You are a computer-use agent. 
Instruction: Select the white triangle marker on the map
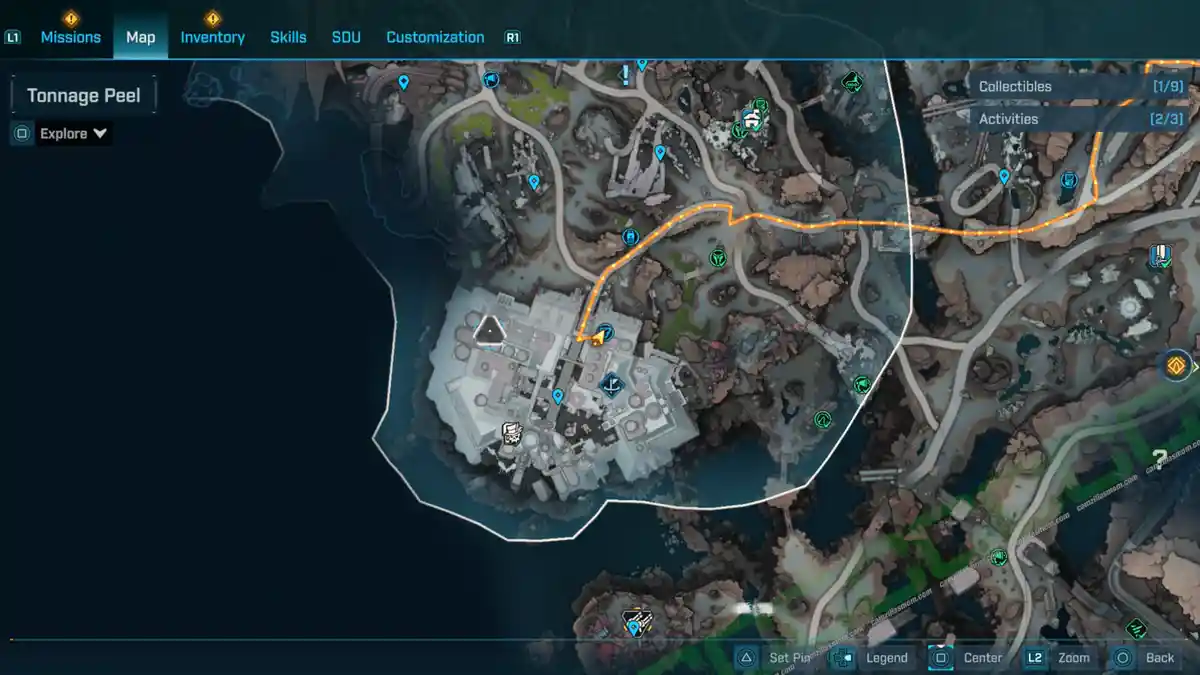(489, 329)
